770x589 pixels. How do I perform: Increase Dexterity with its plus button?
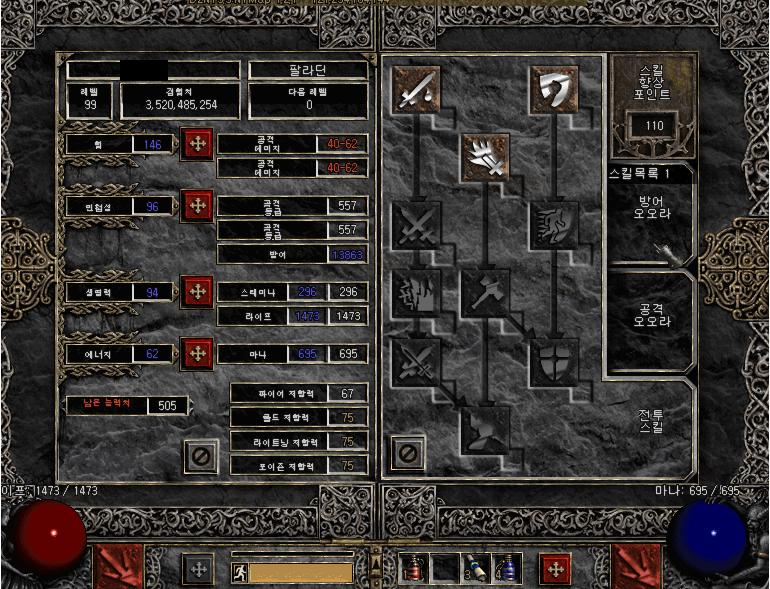tap(196, 206)
